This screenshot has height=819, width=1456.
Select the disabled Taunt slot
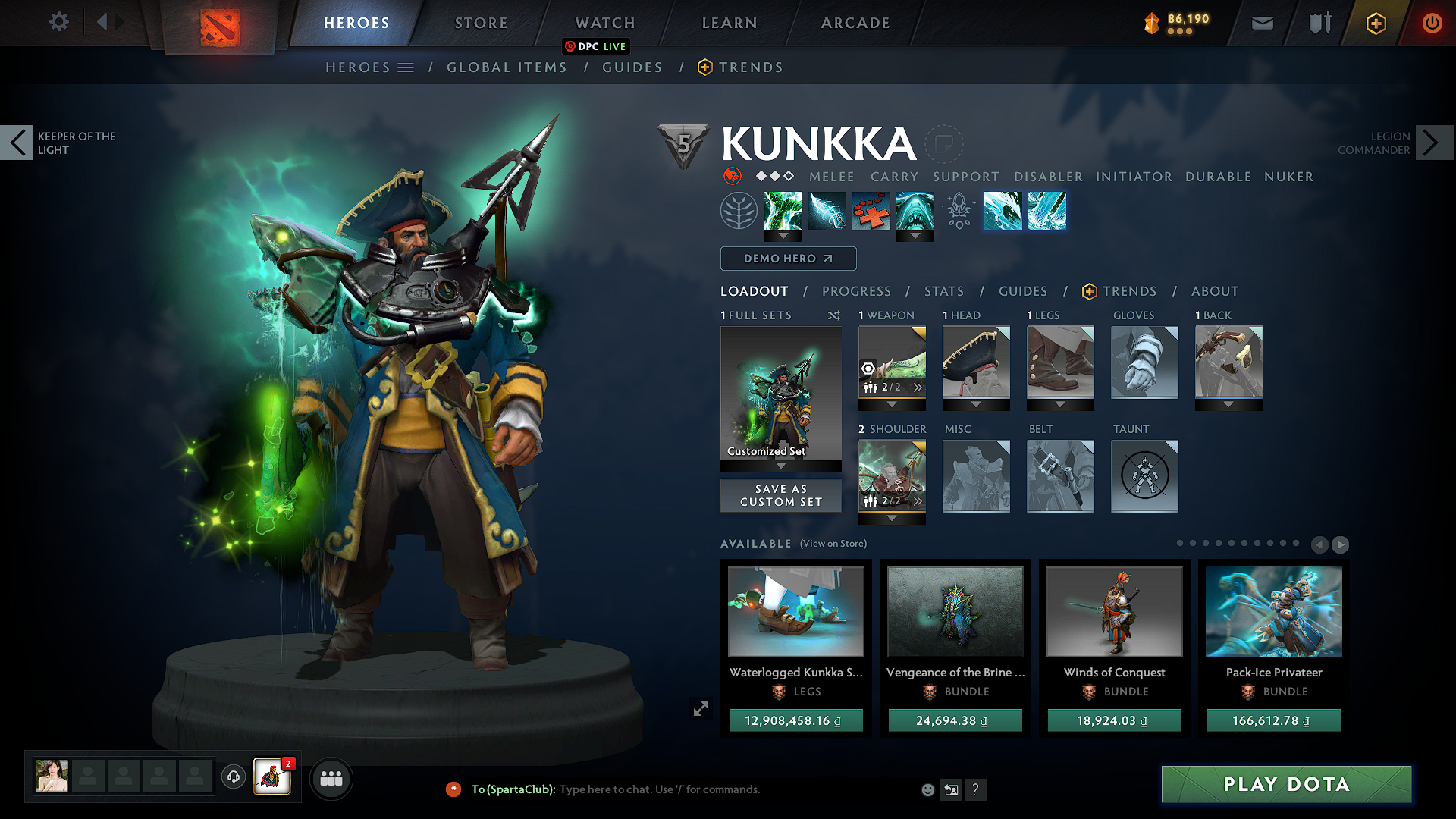coord(1144,476)
